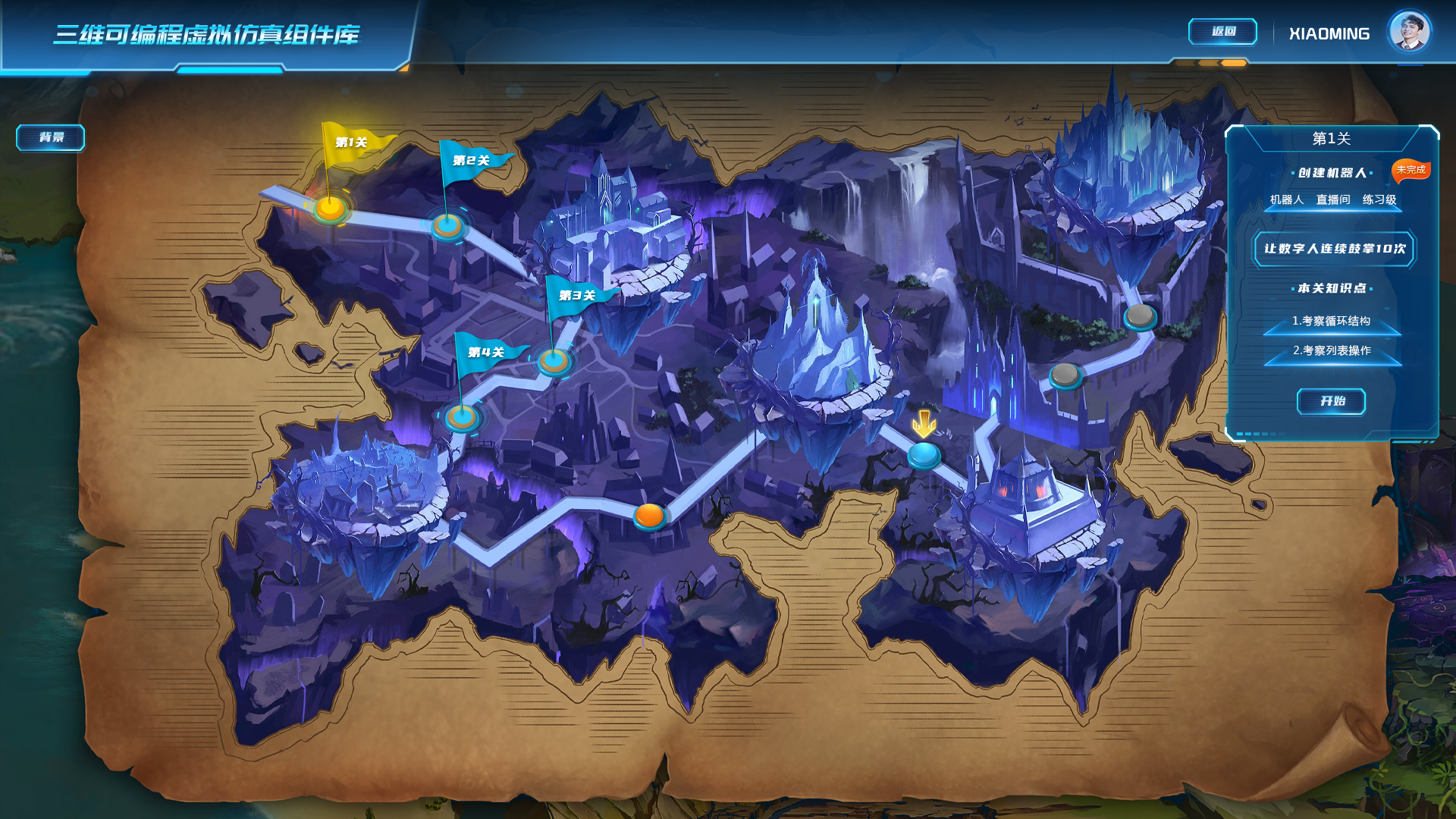Start level with the 开始 button
The image size is (1456, 819).
(x=1332, y=401)
